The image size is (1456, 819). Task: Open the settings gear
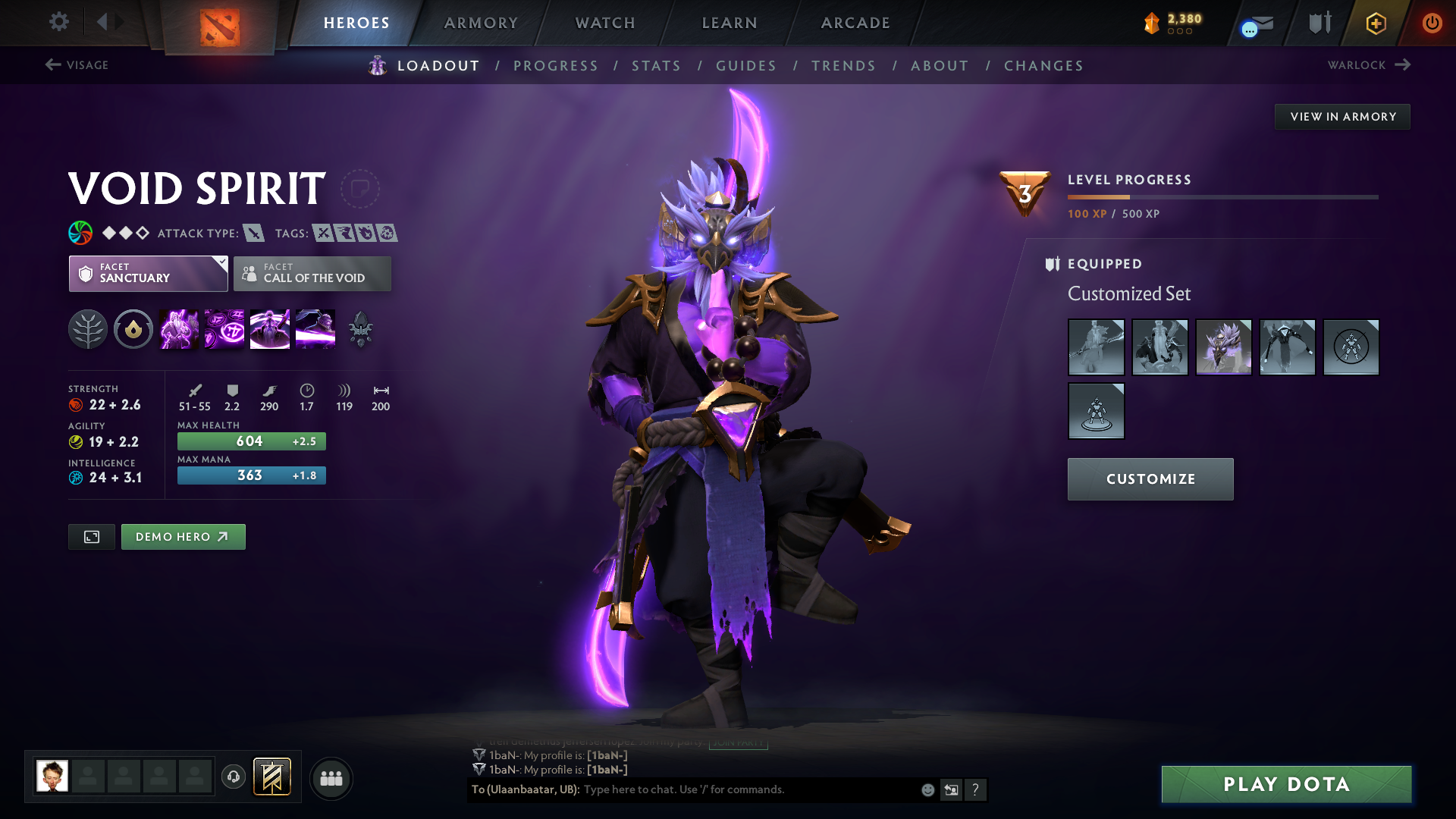tap(59, 22)
